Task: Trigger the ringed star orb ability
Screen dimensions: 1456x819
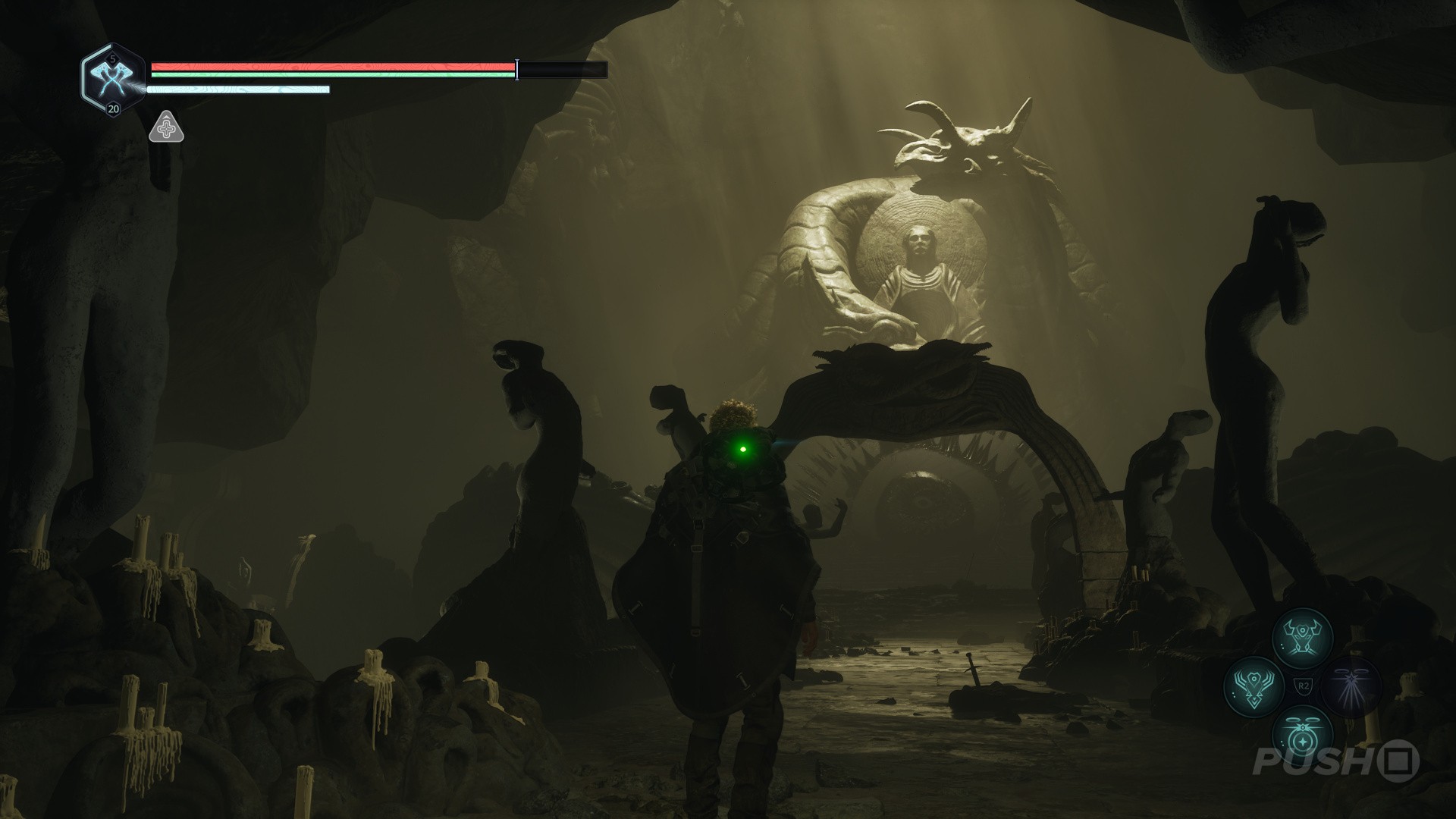Action: click(1301, 736)
